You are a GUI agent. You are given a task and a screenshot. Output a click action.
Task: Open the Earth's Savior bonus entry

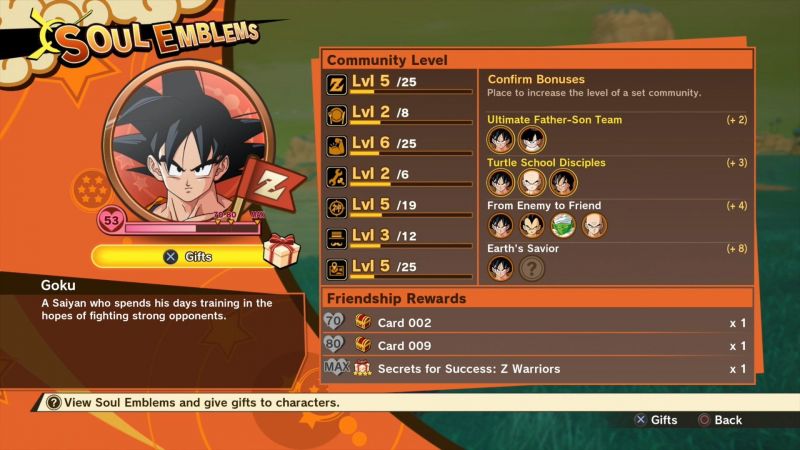(x=522, y=249)
